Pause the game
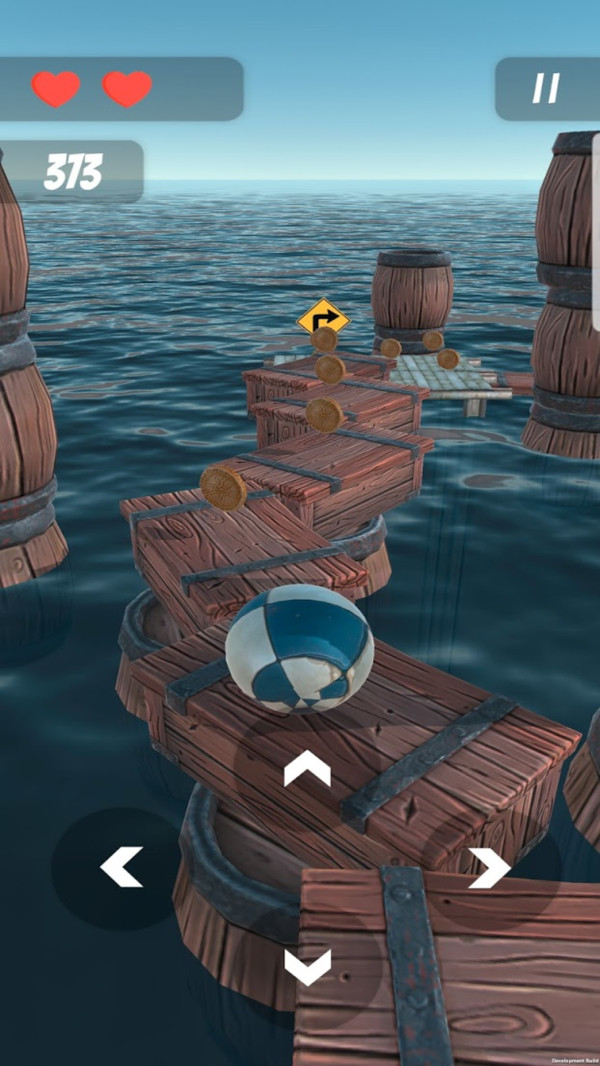 (545, 89)
